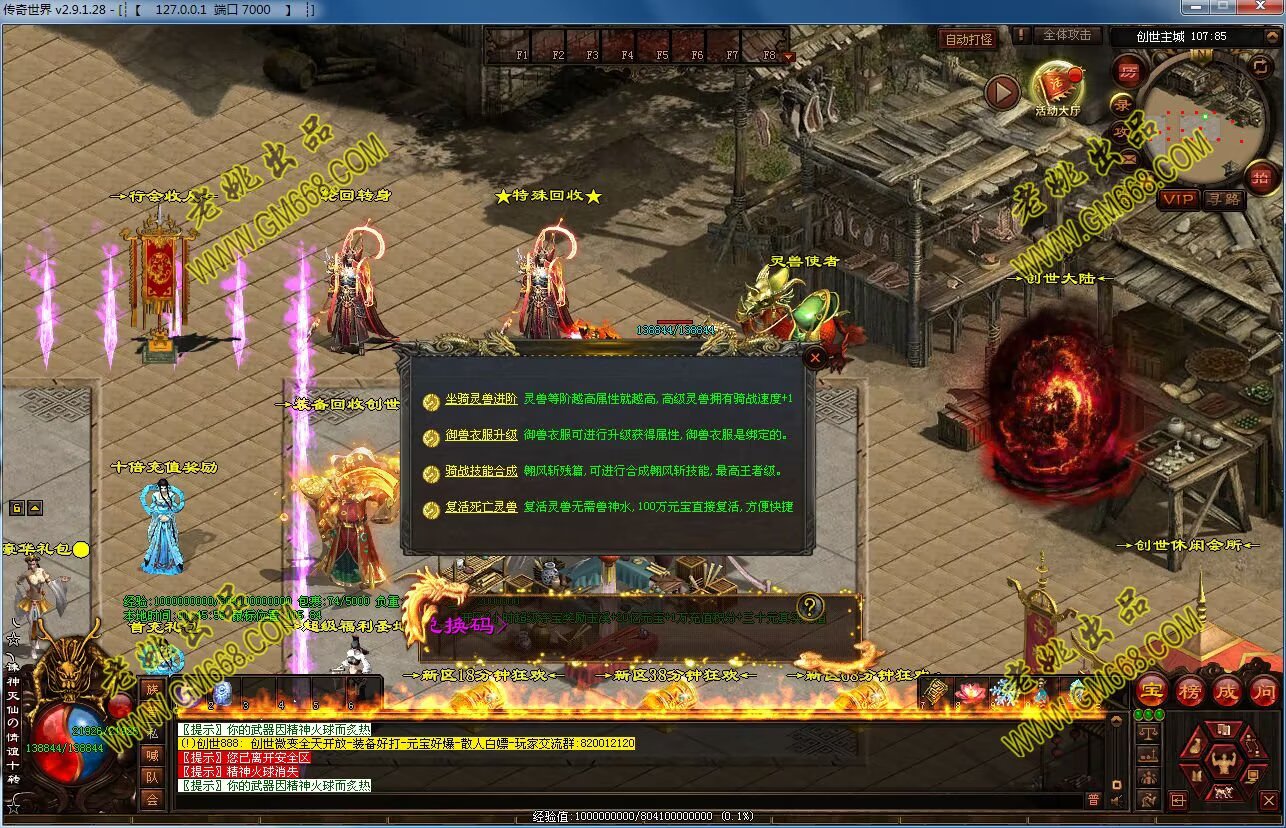Image resolution: width=1286 pixels, height=828 pixels.
Task: Close the spirit beast dialog panel
Action: (816, 357)
